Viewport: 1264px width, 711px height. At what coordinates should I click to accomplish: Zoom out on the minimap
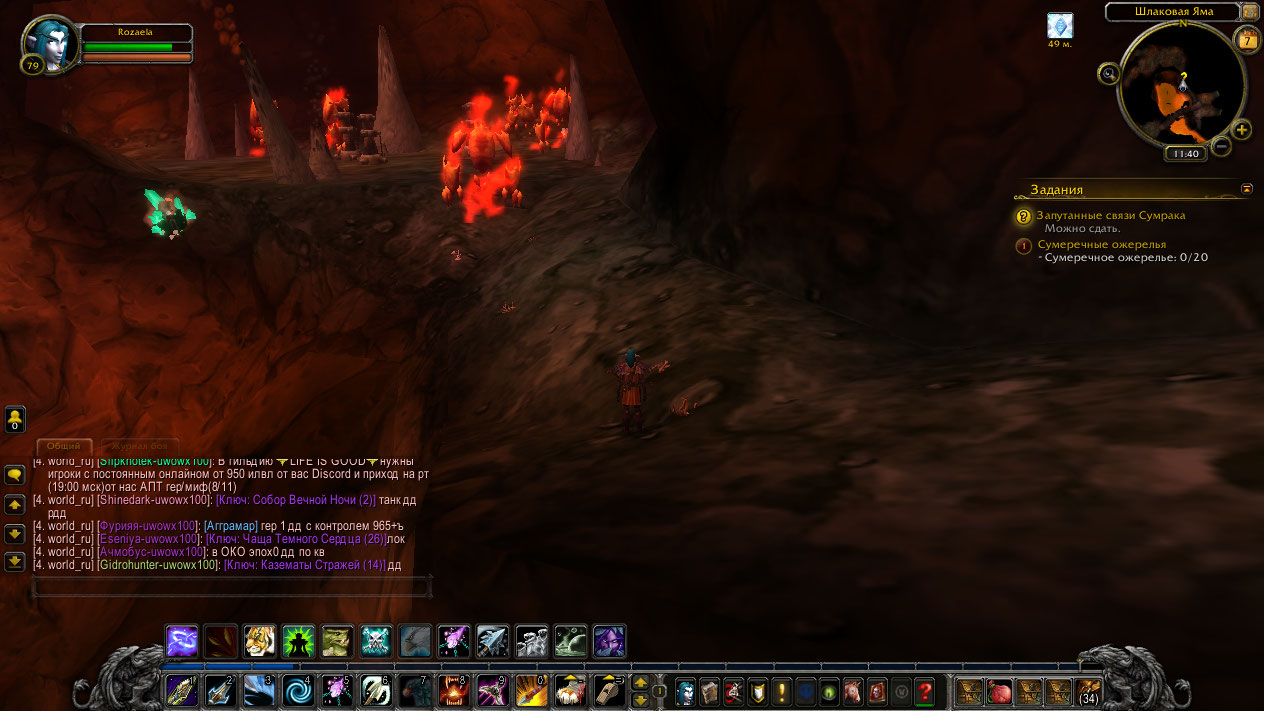[1221, 146]
